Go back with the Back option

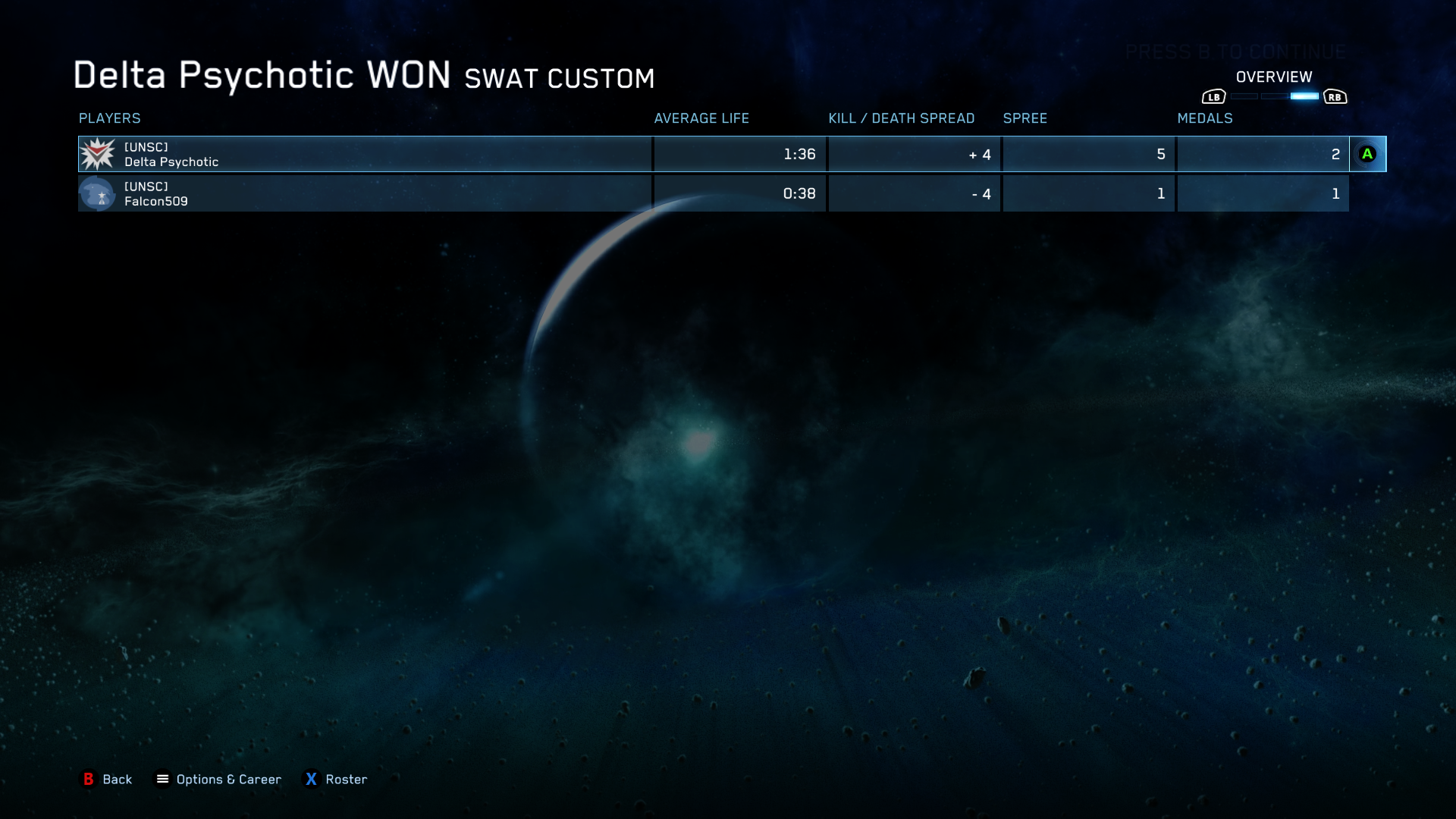[107, 780]
